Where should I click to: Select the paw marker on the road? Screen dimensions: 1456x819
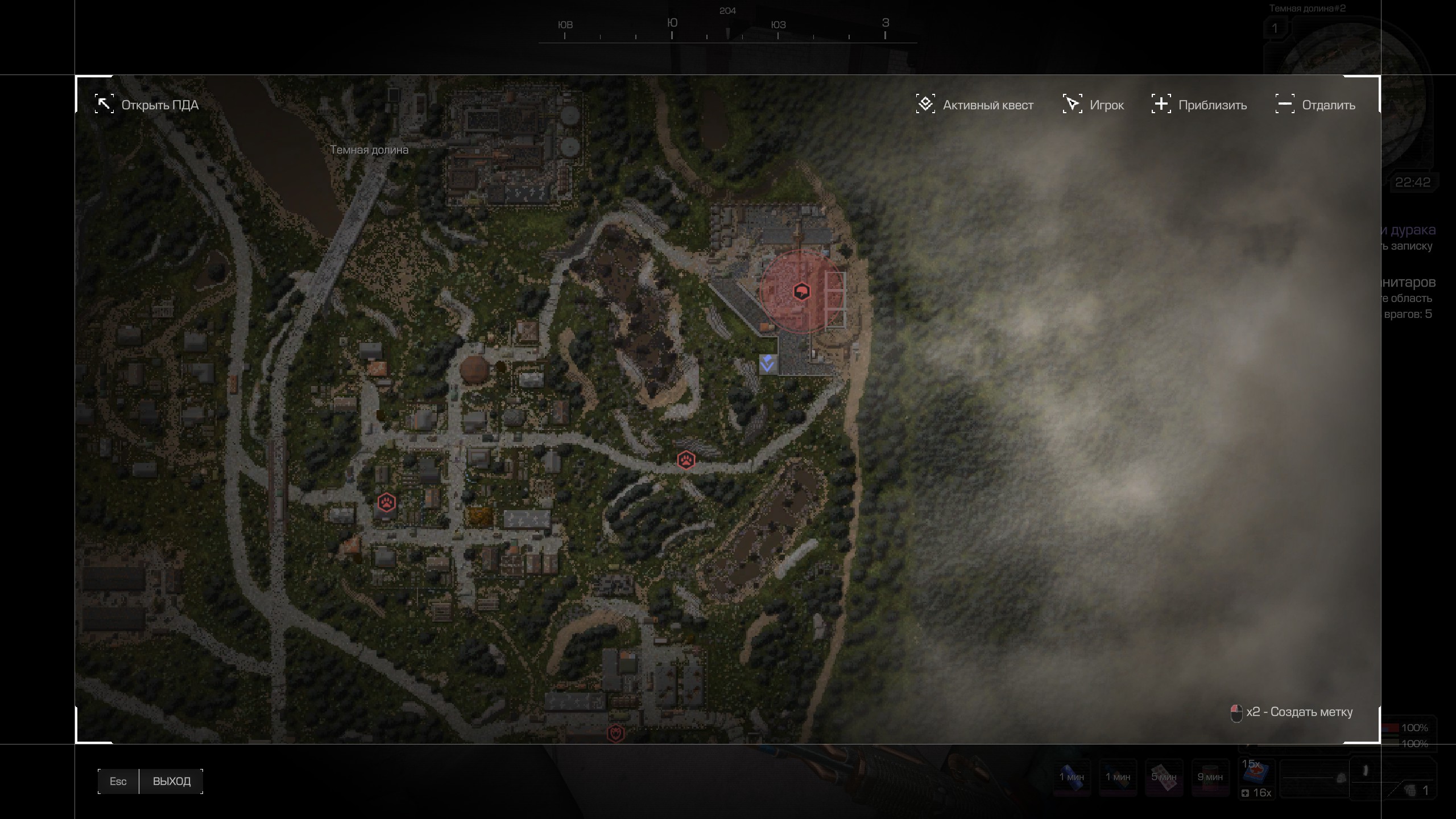coord(686,460)
